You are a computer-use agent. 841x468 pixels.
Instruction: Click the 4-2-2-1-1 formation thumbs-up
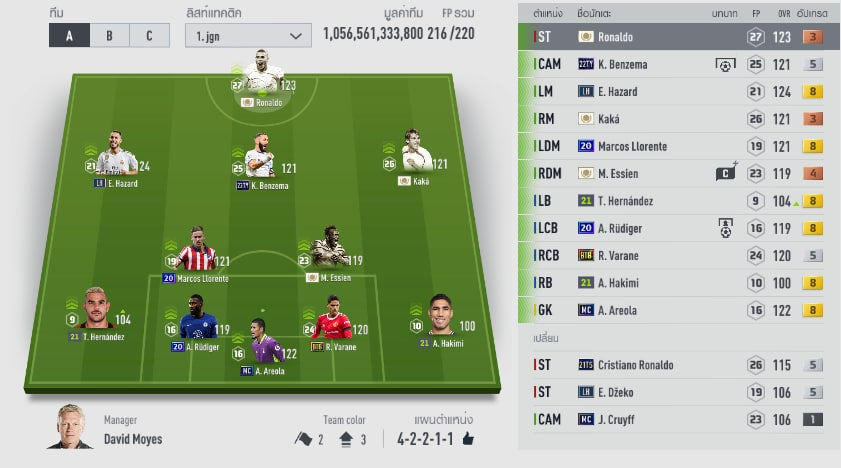pos(467,439)
